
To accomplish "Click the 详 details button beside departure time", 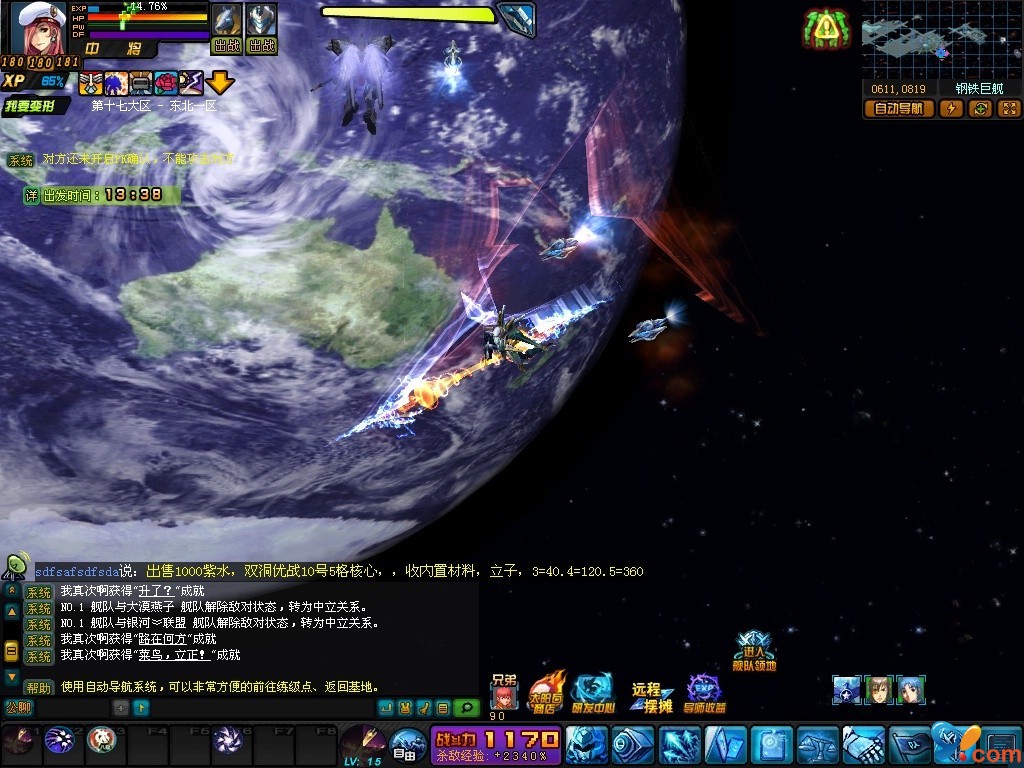I will coord(32,195).
